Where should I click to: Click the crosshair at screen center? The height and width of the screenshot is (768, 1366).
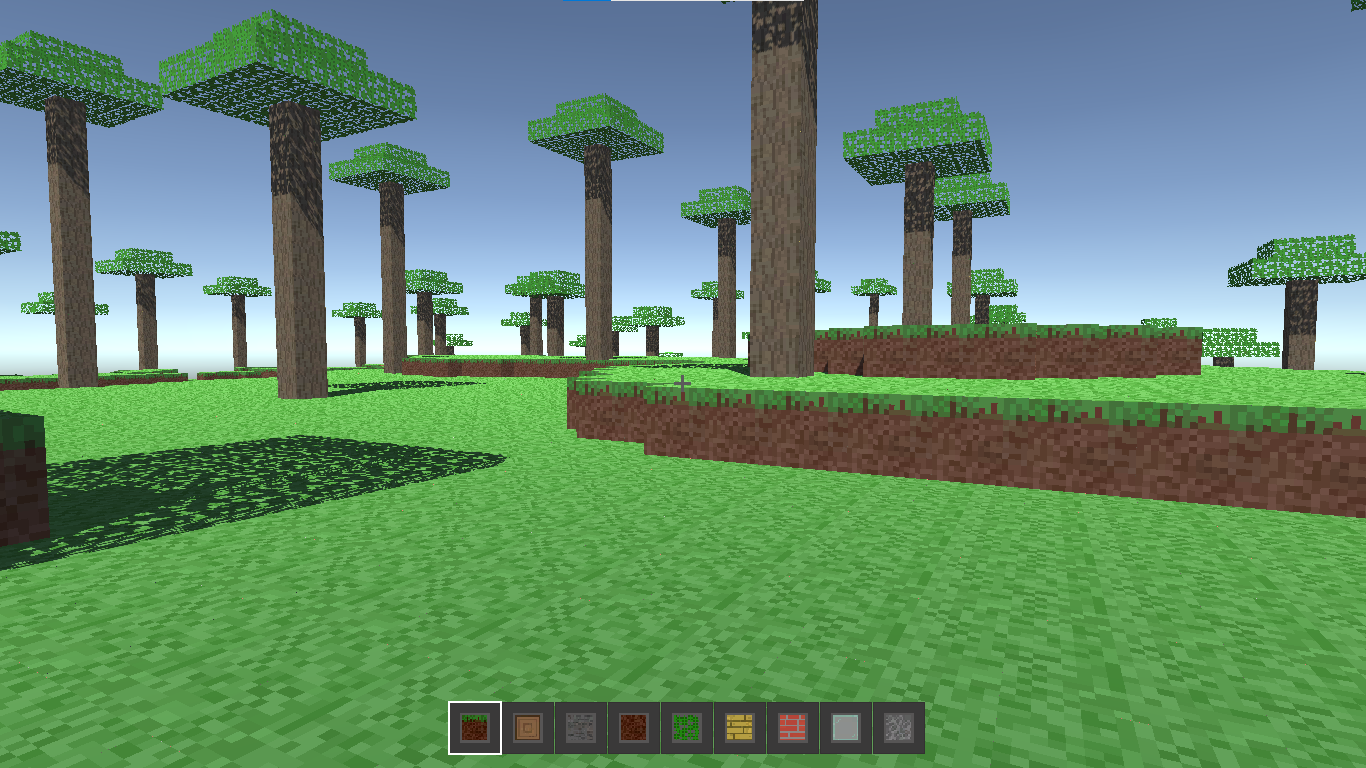[x=681, y=383]
